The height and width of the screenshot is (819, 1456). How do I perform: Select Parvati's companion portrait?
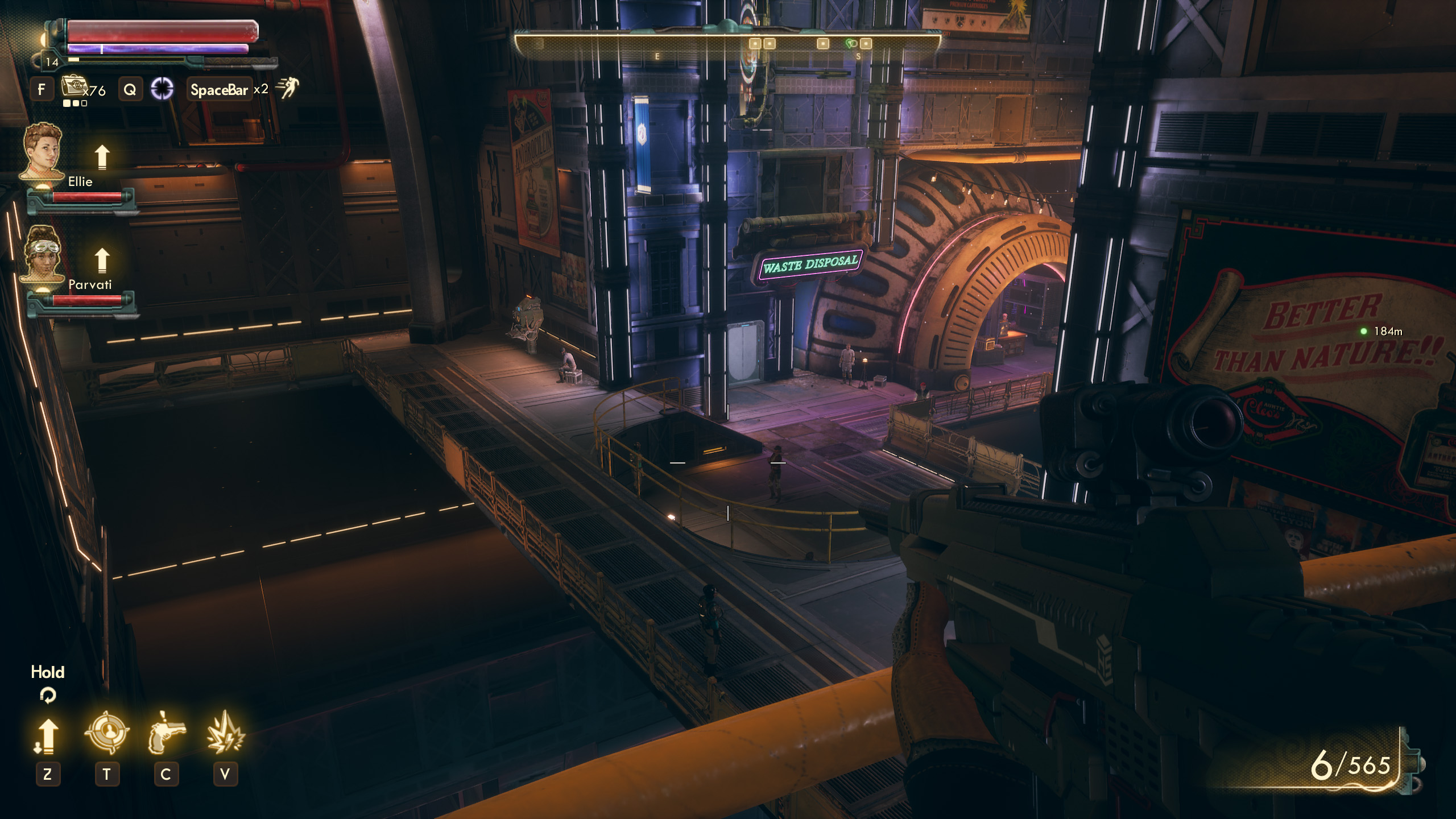(x=42, y=254)
